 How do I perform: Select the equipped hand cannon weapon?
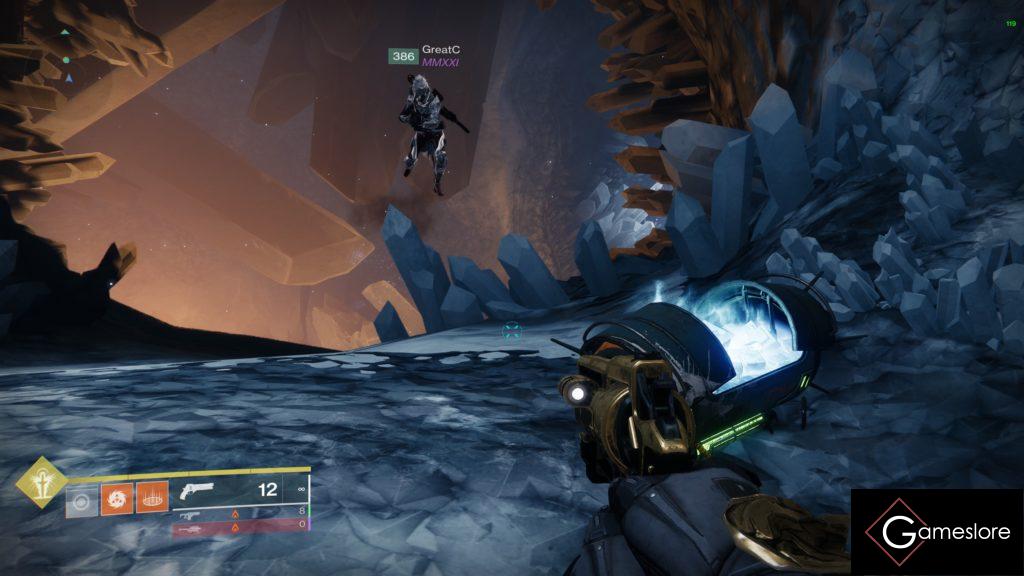(x=199, y=492)
